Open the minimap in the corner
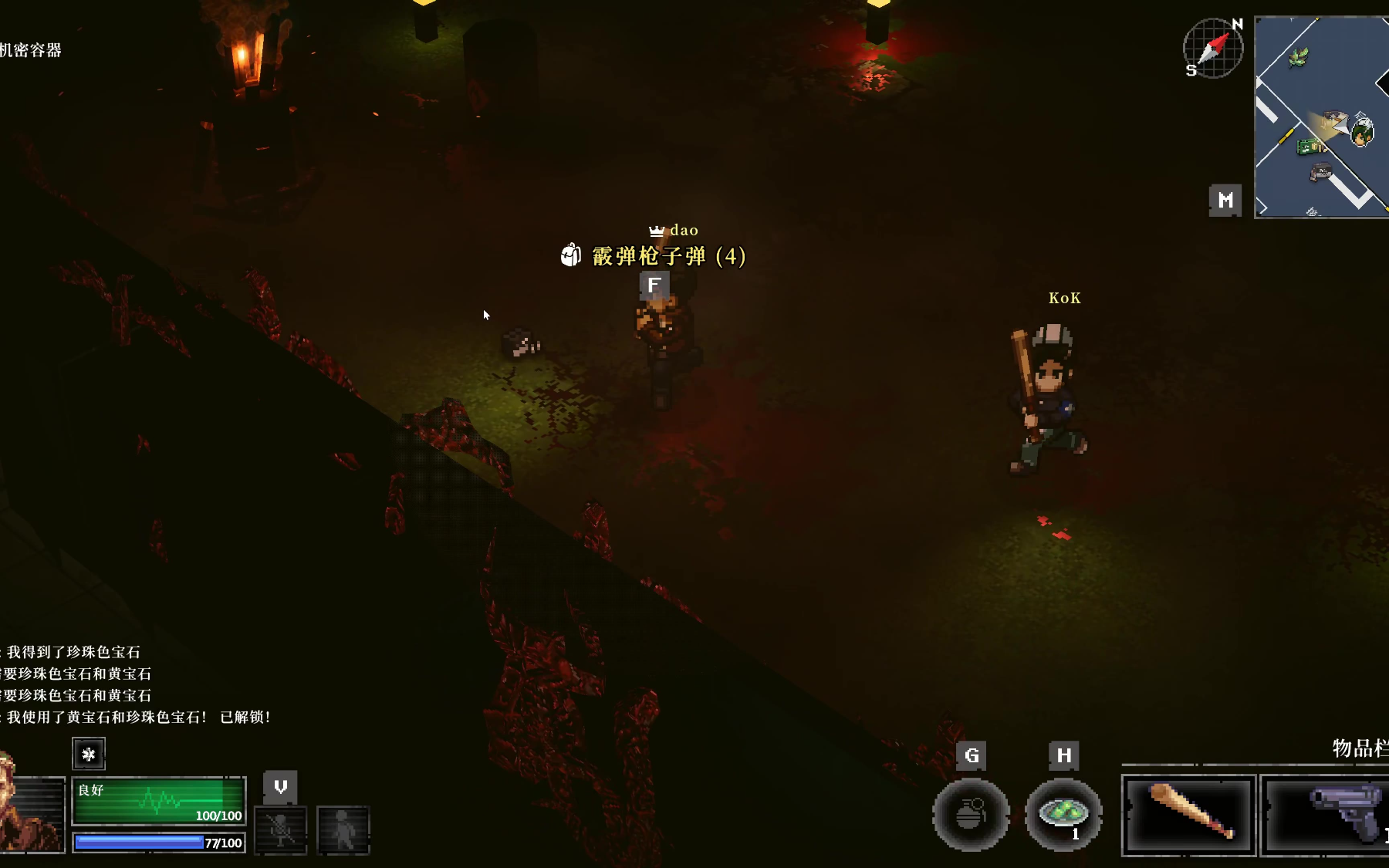The height and width of the screenshot is (868, 1389). 1321,117
